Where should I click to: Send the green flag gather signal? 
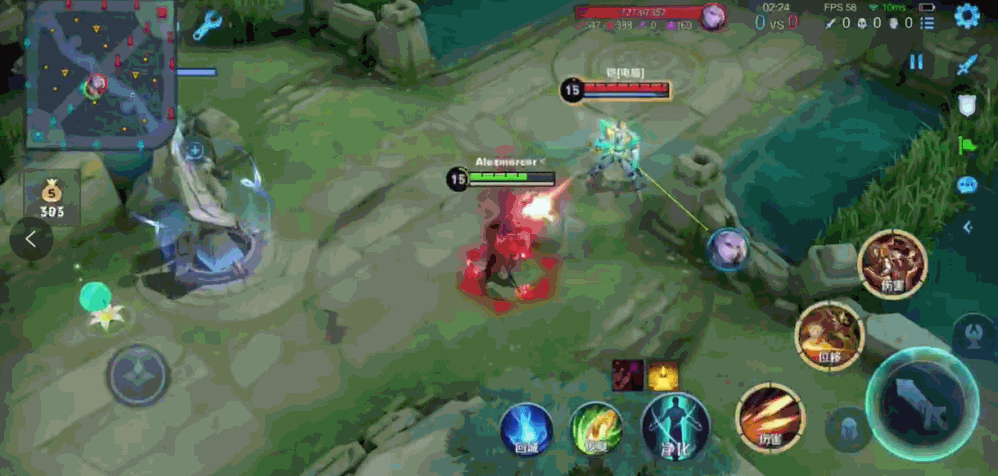[966, 145]
